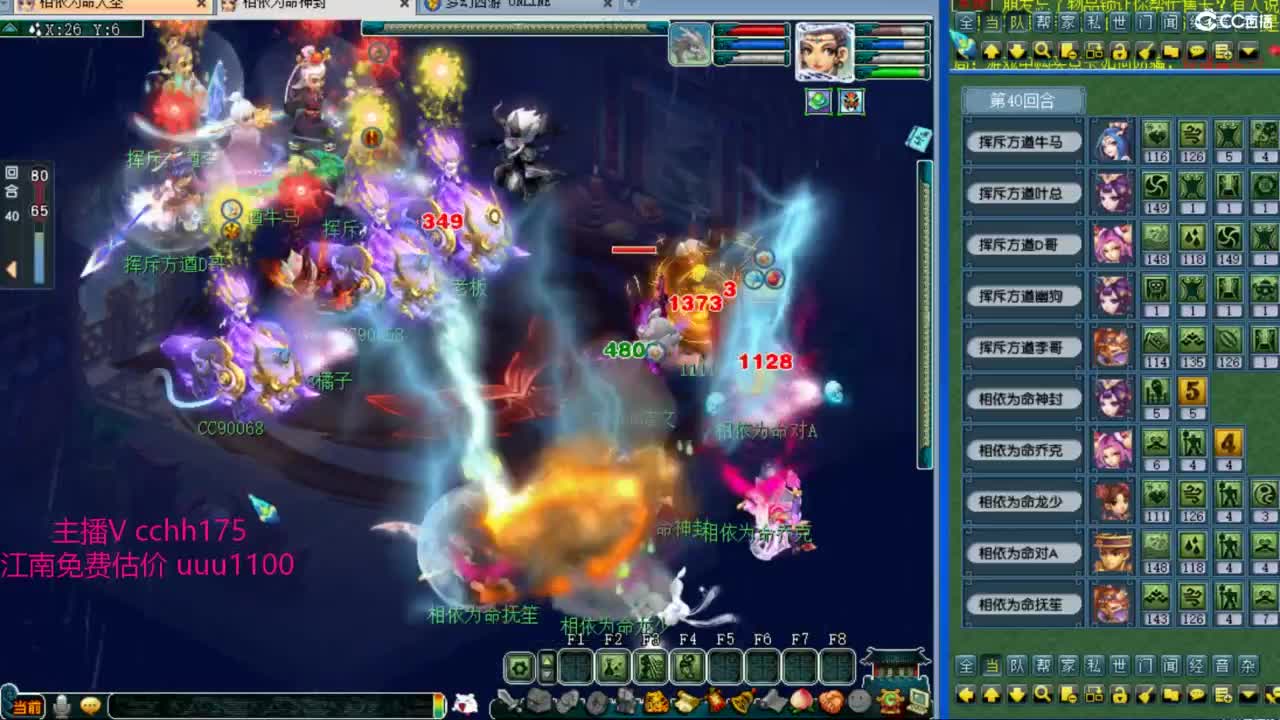This screenshot has width=1280, height=720.
Task: Click the padlock icon in the chat toolbar
Action: [x=1120, y=694]
